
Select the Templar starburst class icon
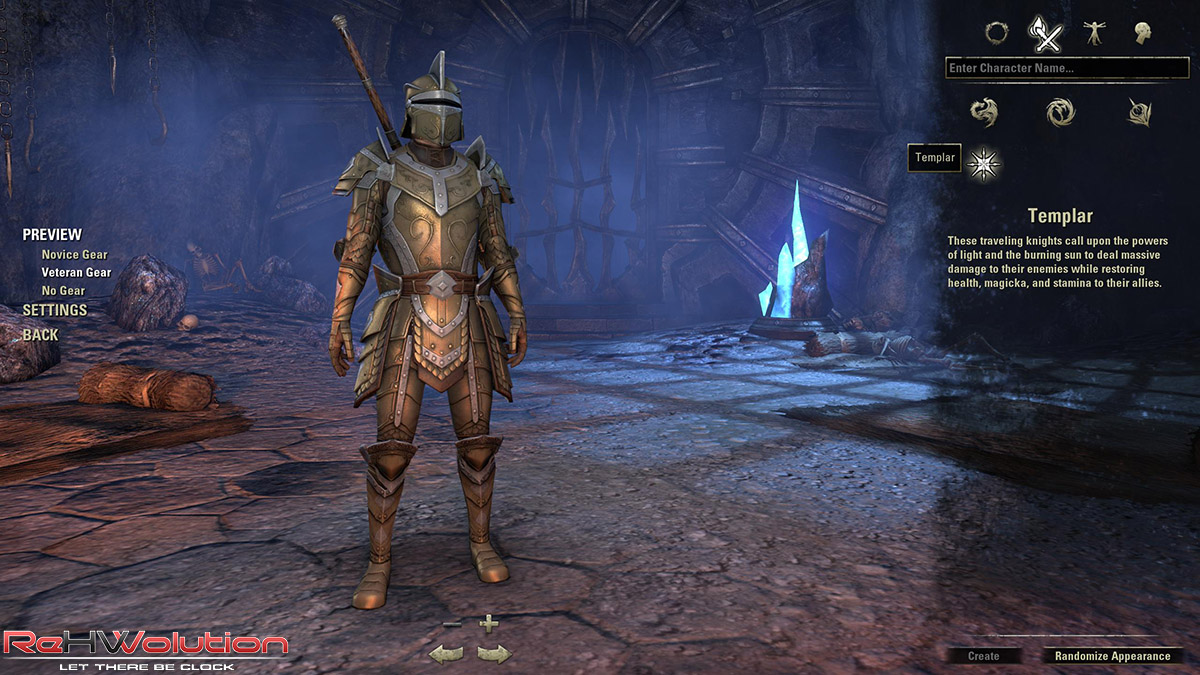(984, 159)
